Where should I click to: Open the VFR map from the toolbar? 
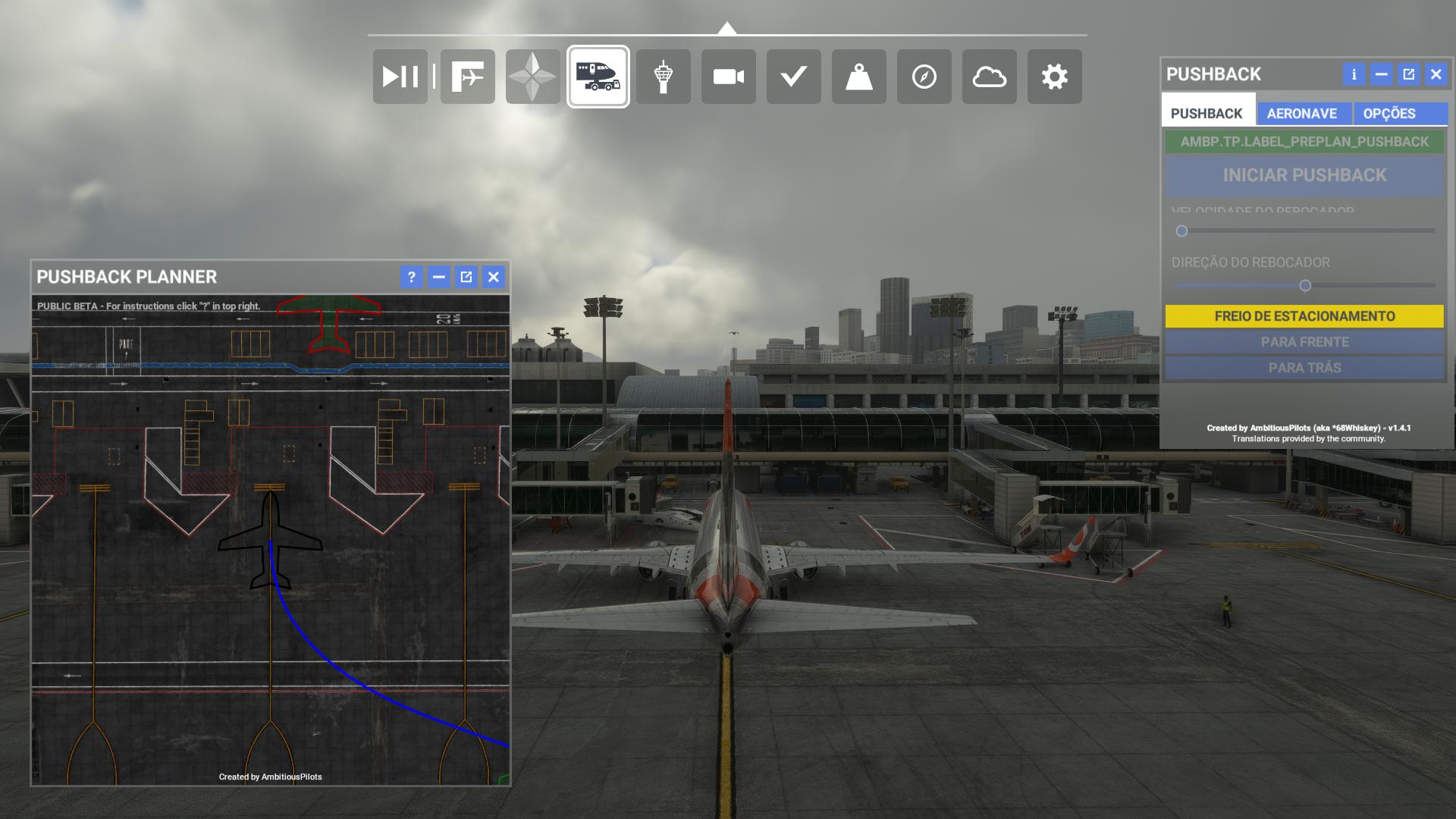[533, 77]
